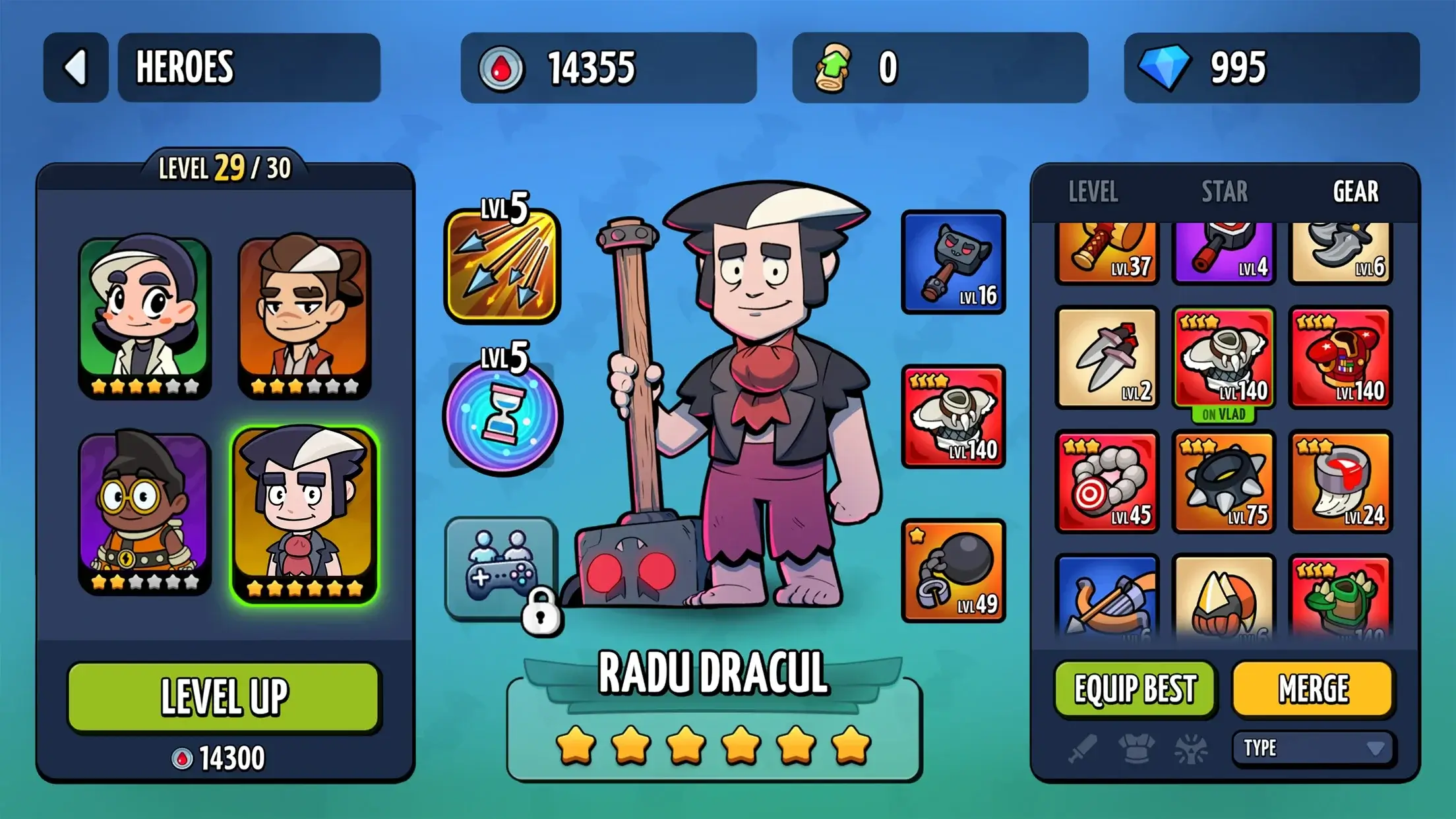The width and height of the screenshot is (1456, 819).
Task: Tap the locked co-op controller button
Action: click(x=502, y=568)
